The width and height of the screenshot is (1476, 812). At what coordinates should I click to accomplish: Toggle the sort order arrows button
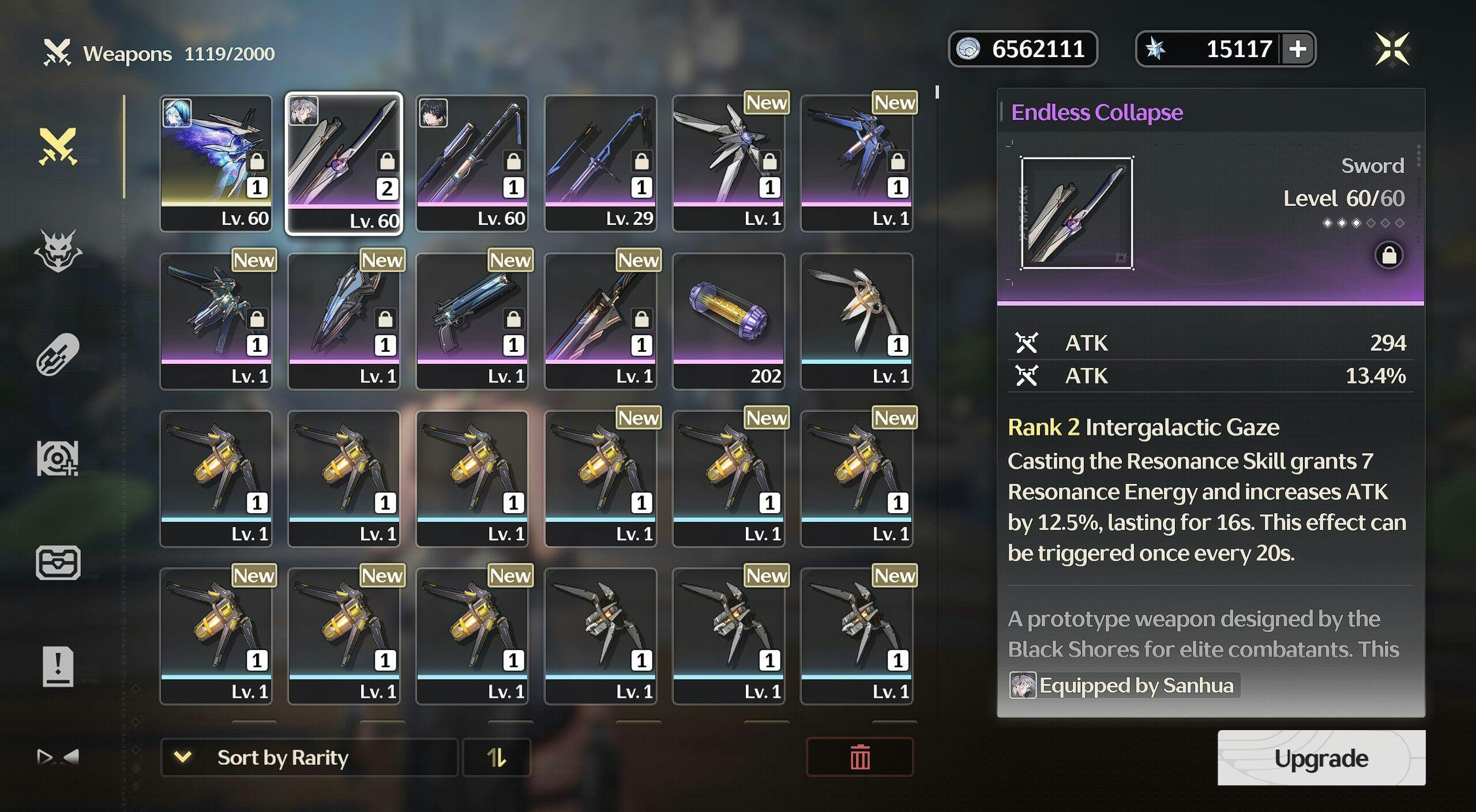(x=496, y=757)
